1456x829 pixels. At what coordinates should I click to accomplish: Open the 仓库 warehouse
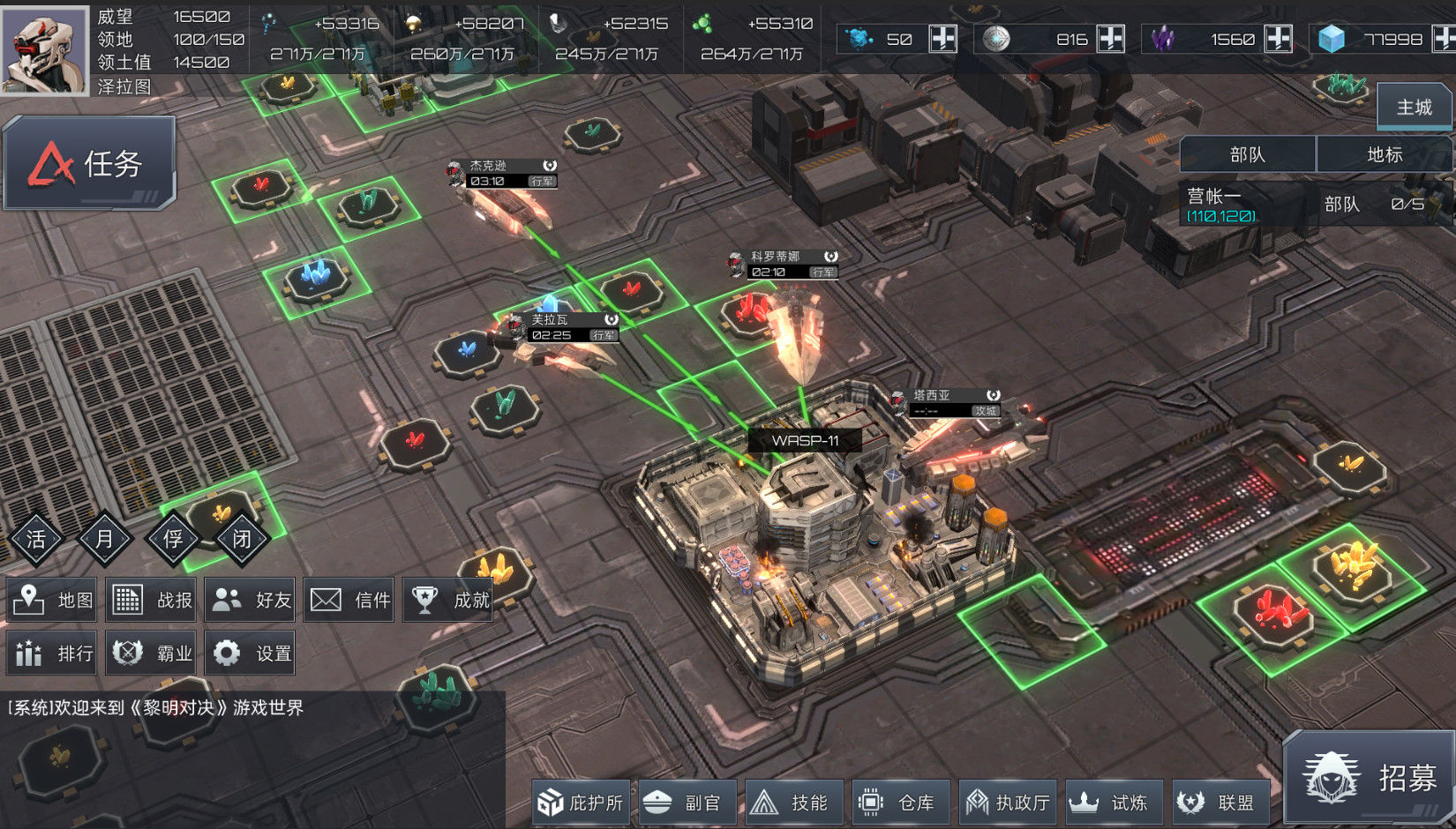[901, 803]
